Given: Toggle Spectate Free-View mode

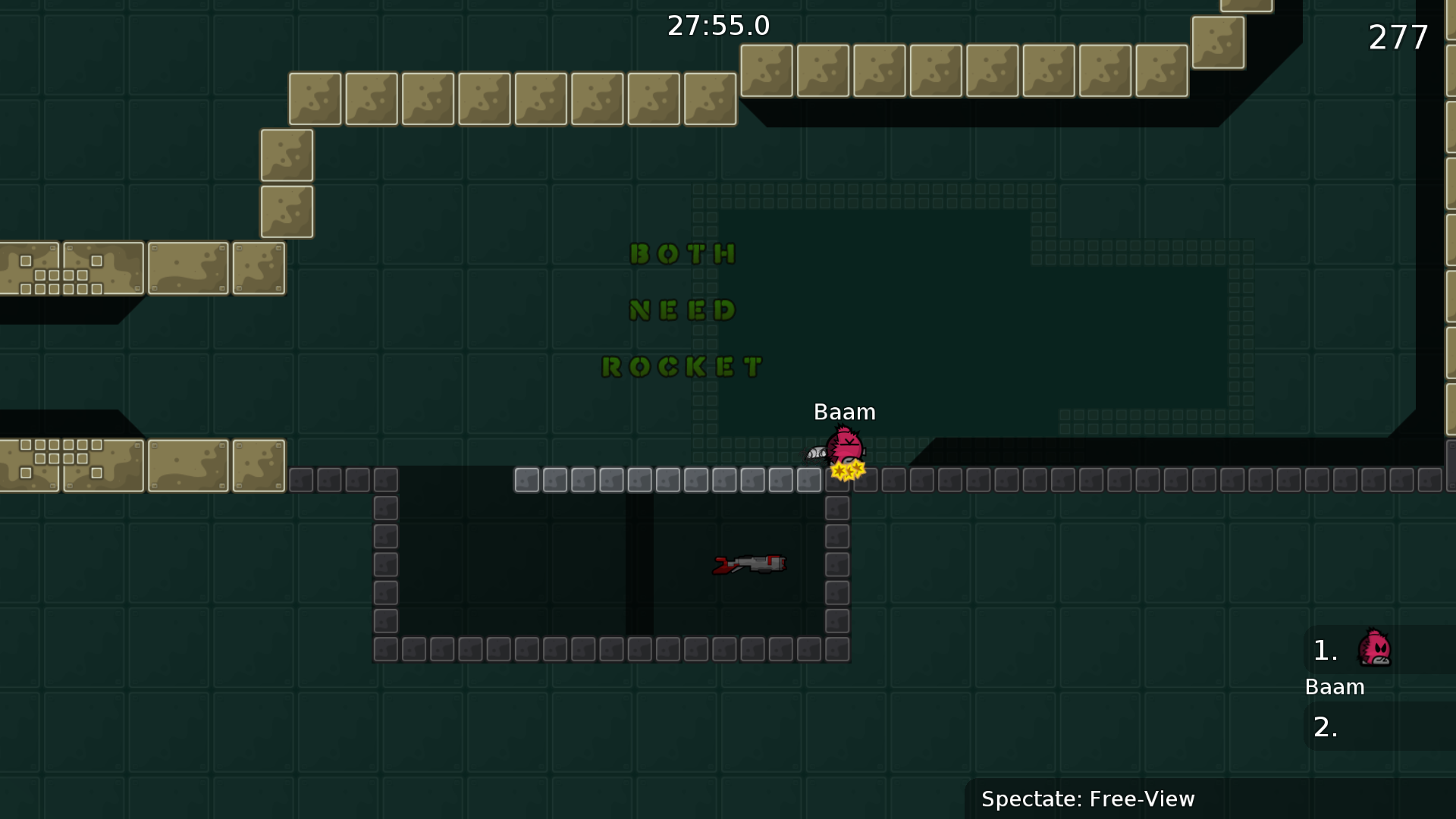Looking at the screenshot, I should [x=1087, y=799].
